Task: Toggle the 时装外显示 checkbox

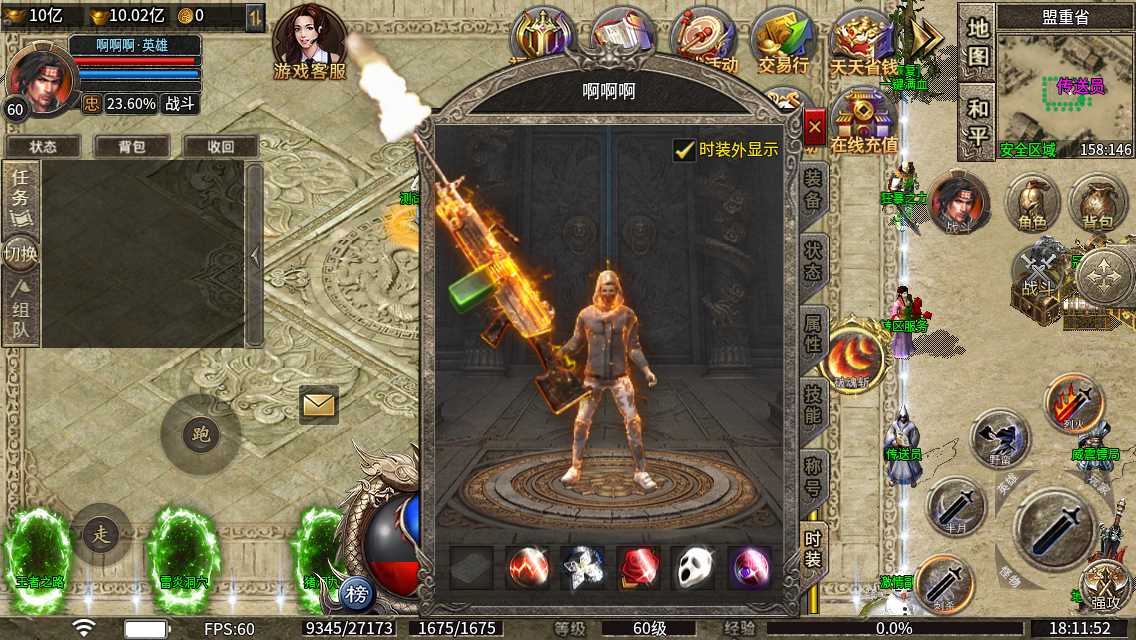Action: tap(685, 150)
